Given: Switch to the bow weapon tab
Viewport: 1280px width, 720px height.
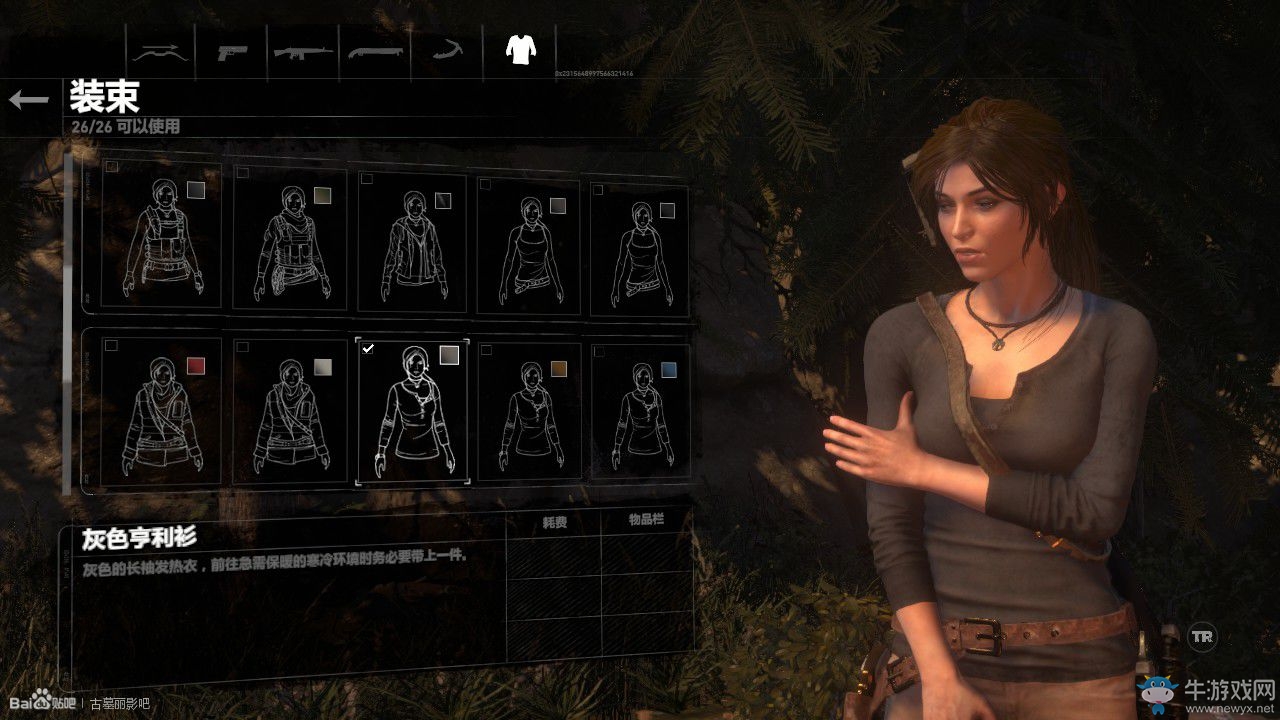Looking at the screenshot, I should pyautogui.click(x=162, y=51).
